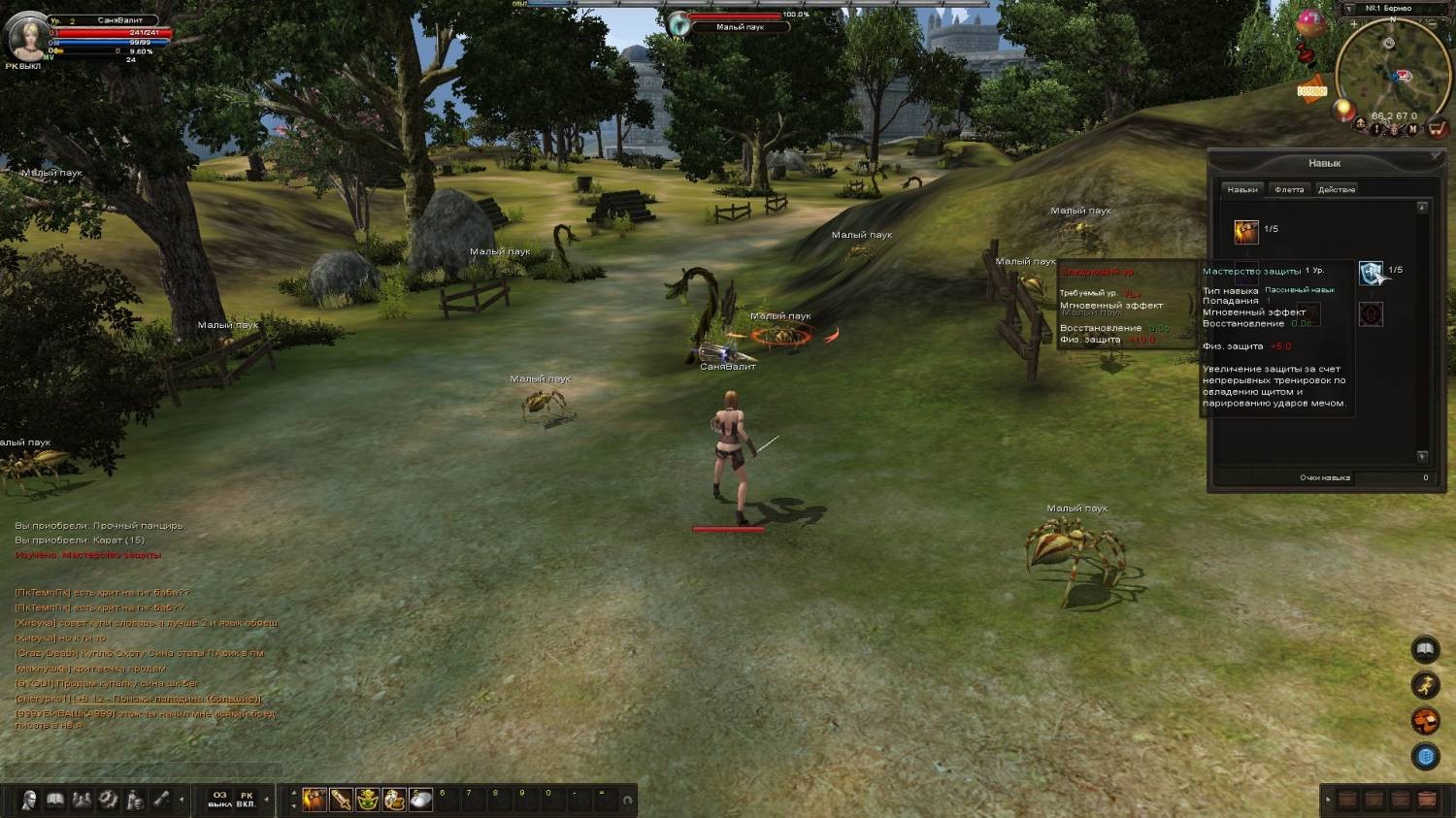Open the gear settings icon

(x=109, y=800)
